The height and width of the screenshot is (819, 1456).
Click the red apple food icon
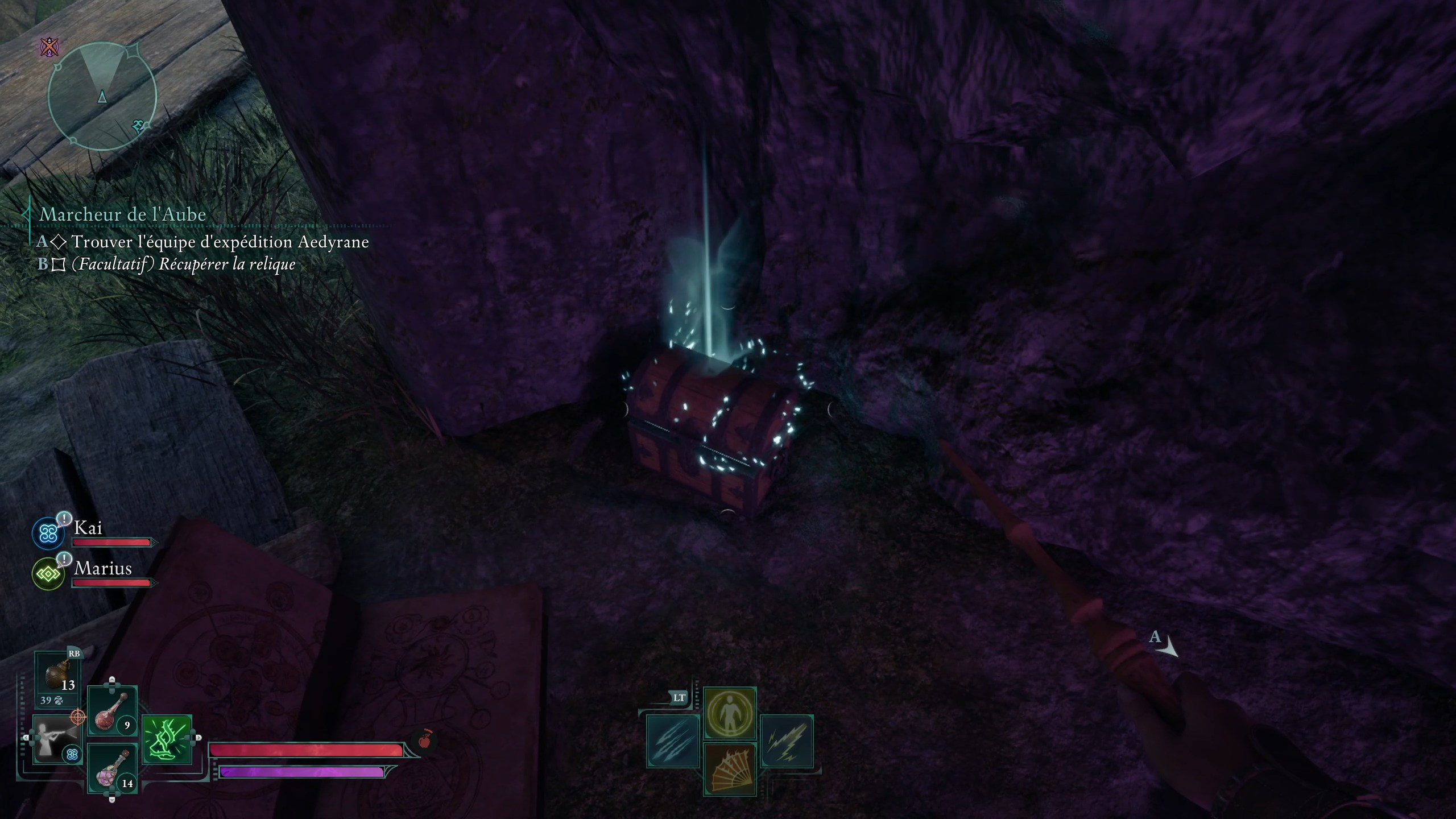click(x=424, y=740)
